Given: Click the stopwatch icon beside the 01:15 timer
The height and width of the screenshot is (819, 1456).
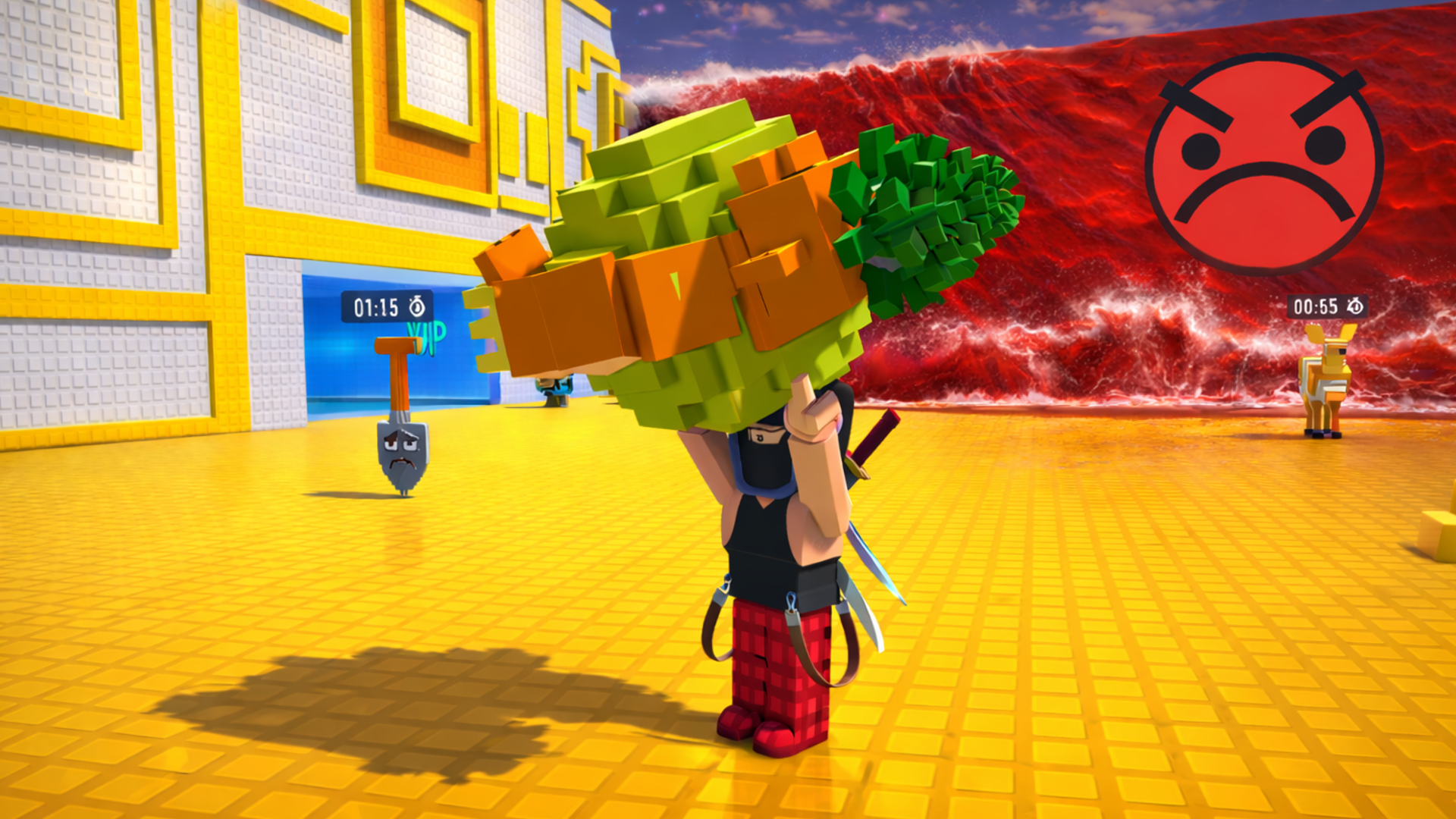Looking at the screenshot, I should (417, 307).
